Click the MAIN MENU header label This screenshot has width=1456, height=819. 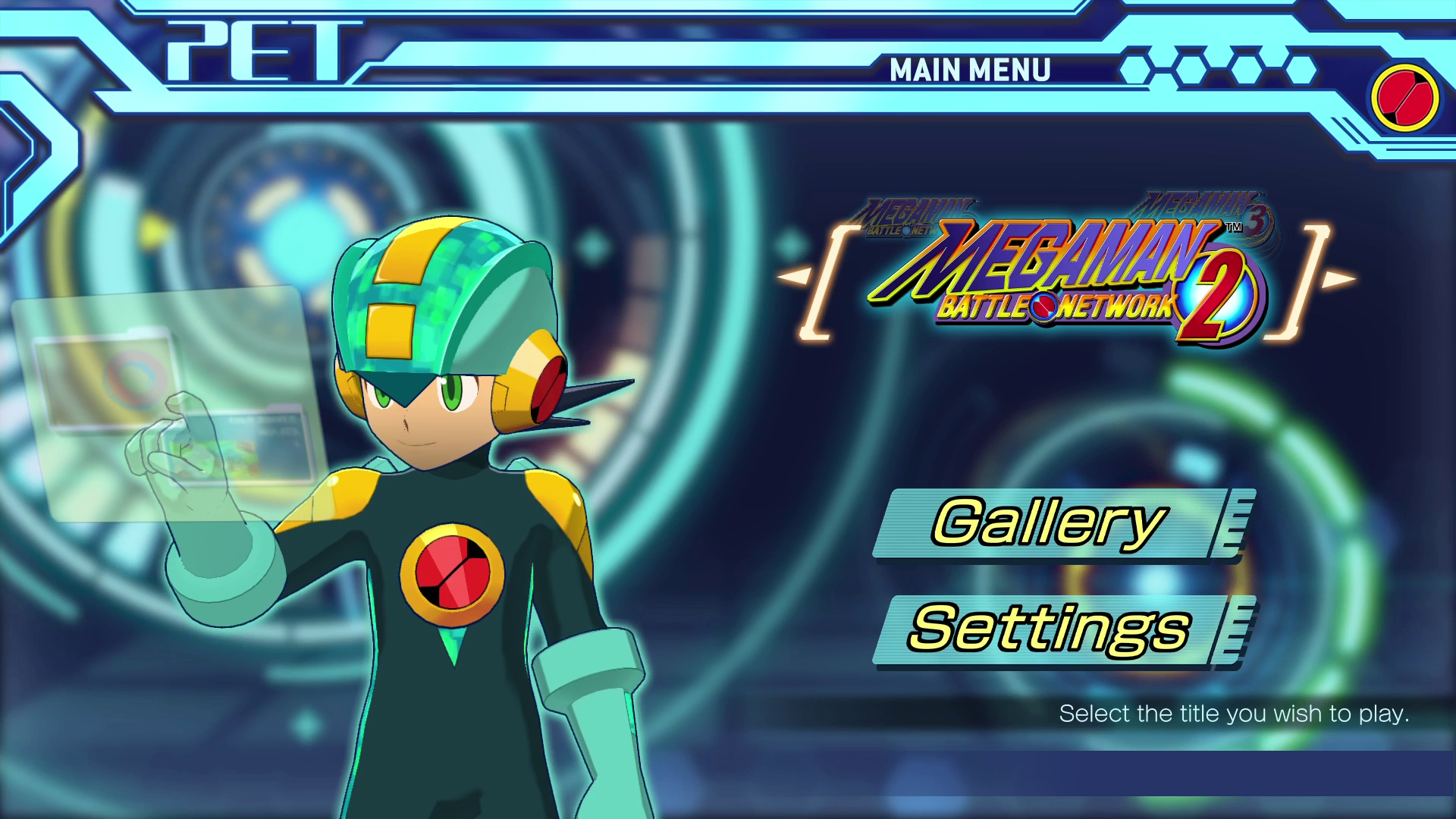click(969, 71)
